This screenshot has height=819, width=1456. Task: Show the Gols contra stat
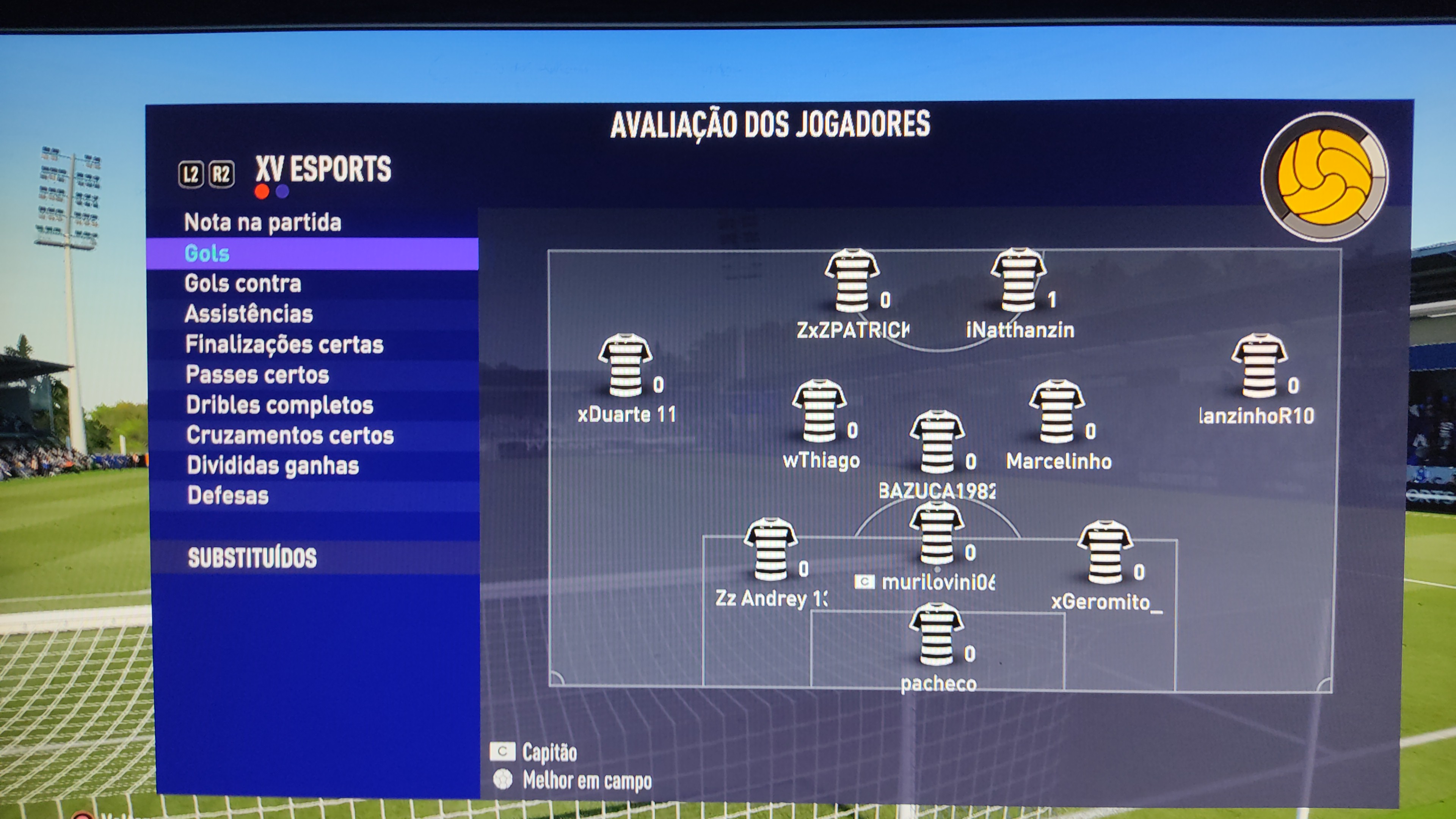(x=243, y=283)
